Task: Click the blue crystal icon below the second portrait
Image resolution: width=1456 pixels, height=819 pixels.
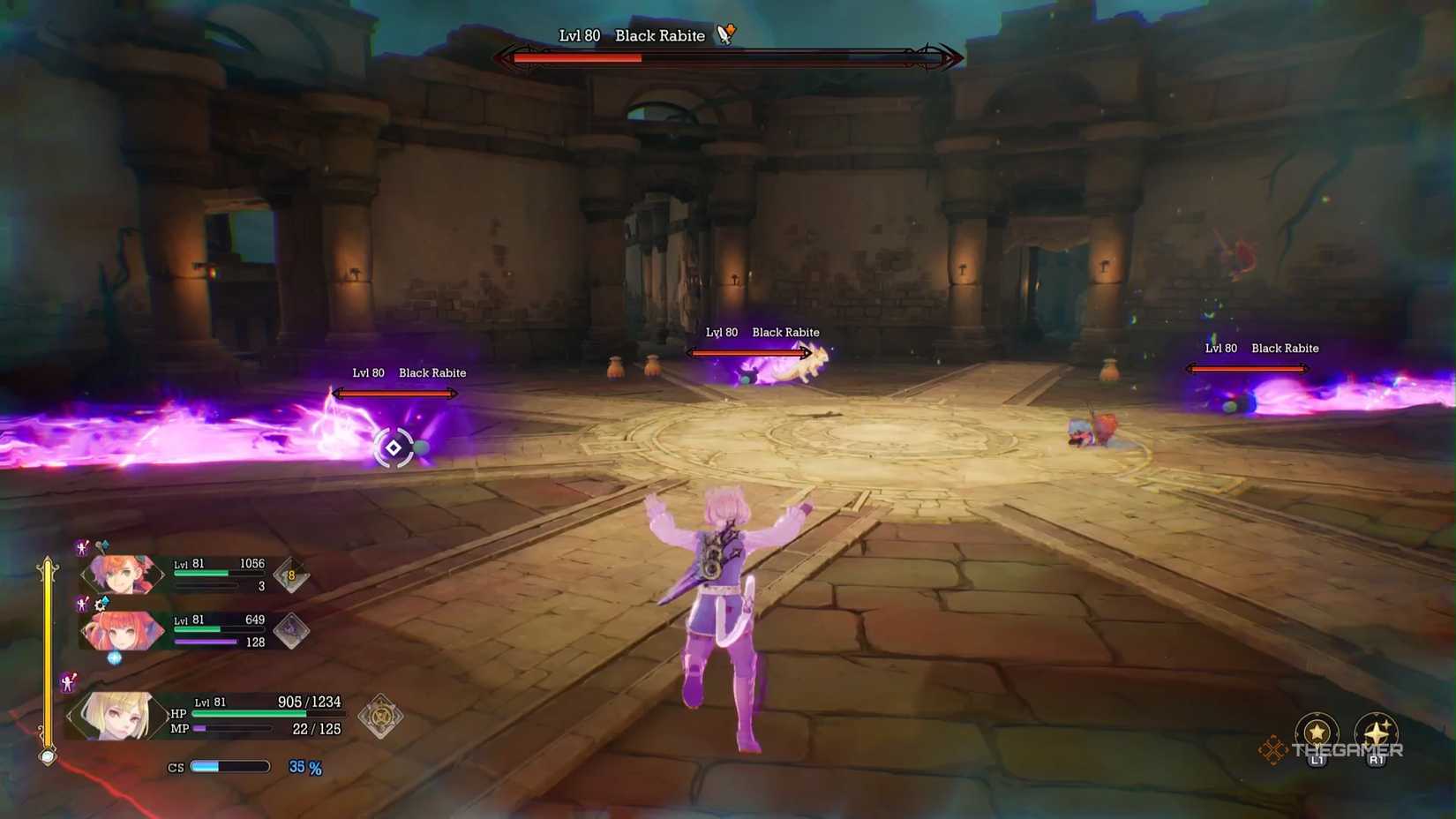Action: click(x=113, y=657)
